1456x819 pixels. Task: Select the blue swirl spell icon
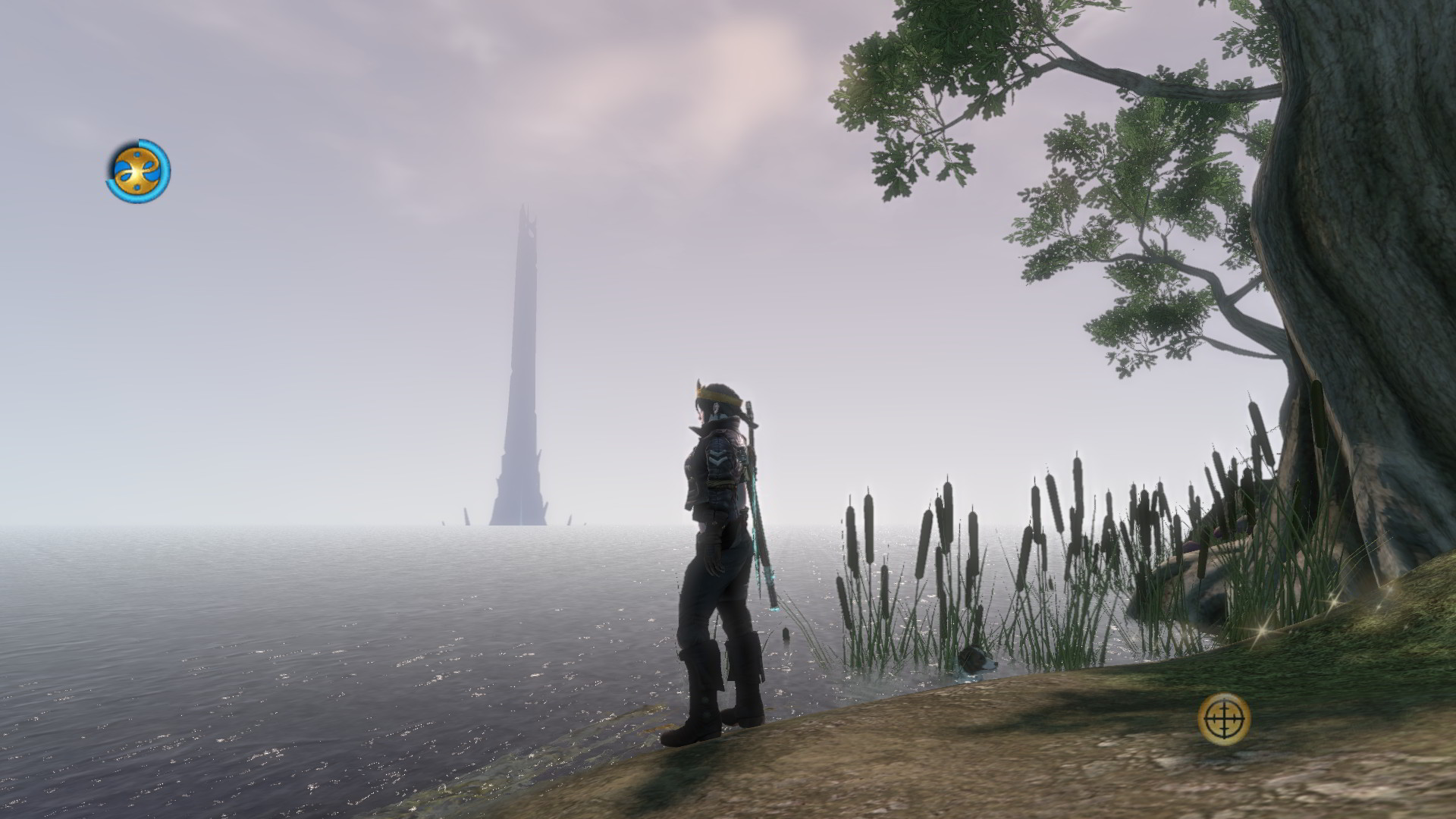click(x=138, y=171)
